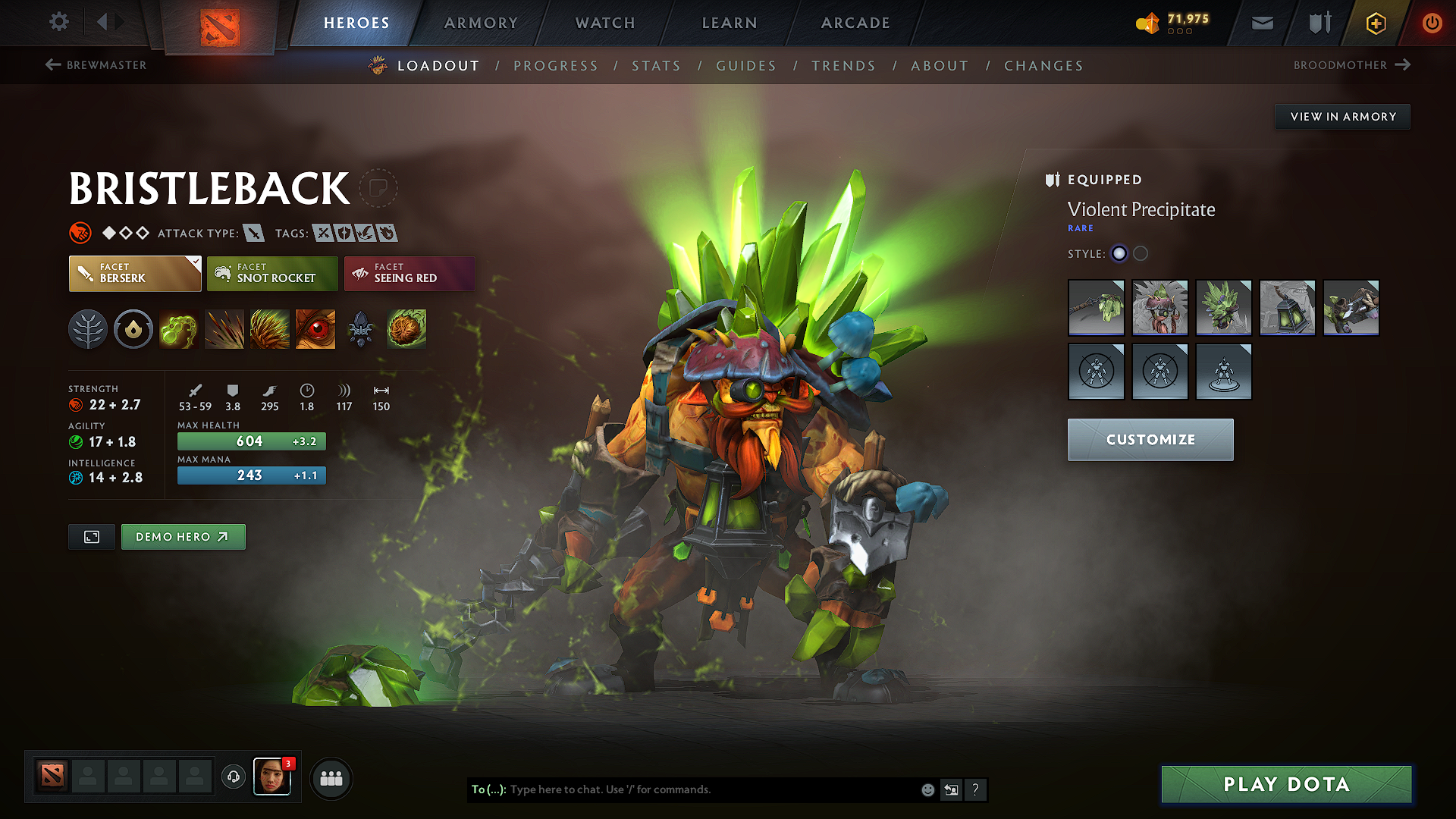Select the Snot Rocket facet
Image resolution: width=1456 pixels, height=819 pixels.
tap(272, 273)
